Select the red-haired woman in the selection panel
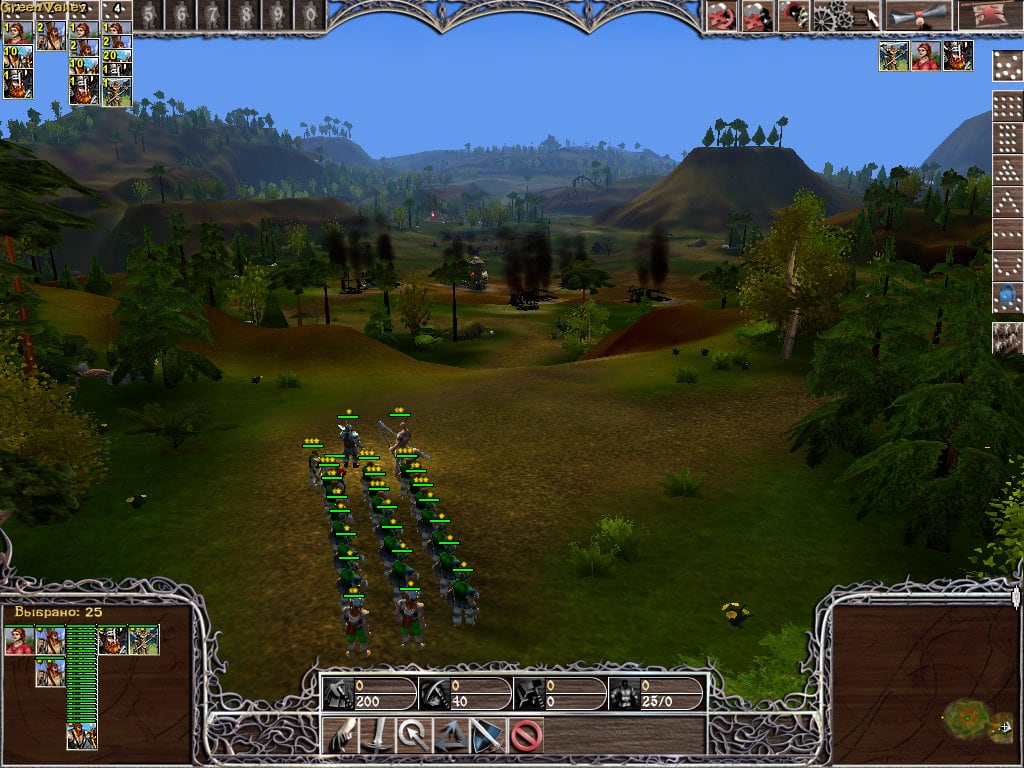 click(x=19, y=641)
